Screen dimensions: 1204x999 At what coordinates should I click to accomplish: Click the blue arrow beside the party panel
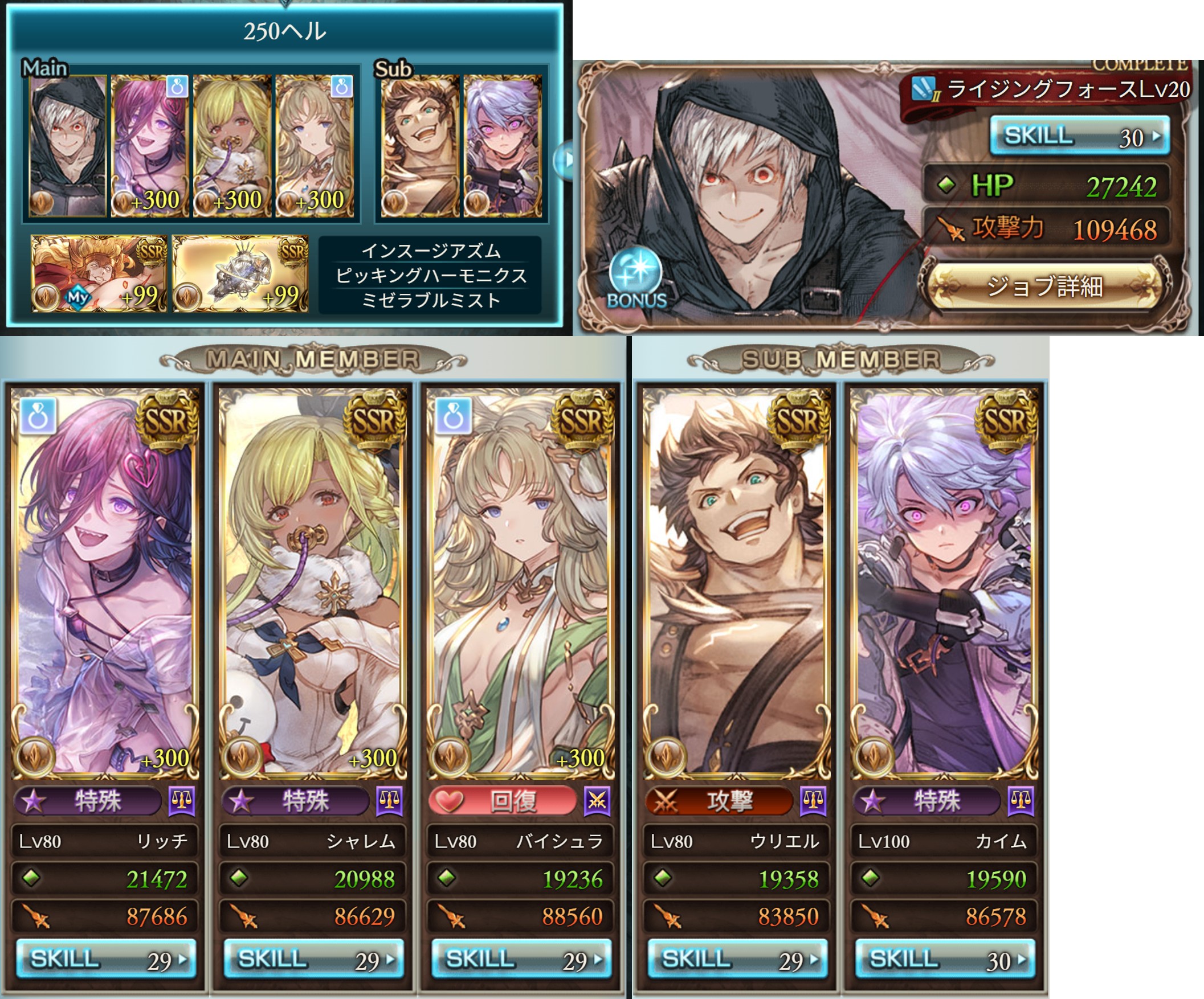(x=564, y=161)
